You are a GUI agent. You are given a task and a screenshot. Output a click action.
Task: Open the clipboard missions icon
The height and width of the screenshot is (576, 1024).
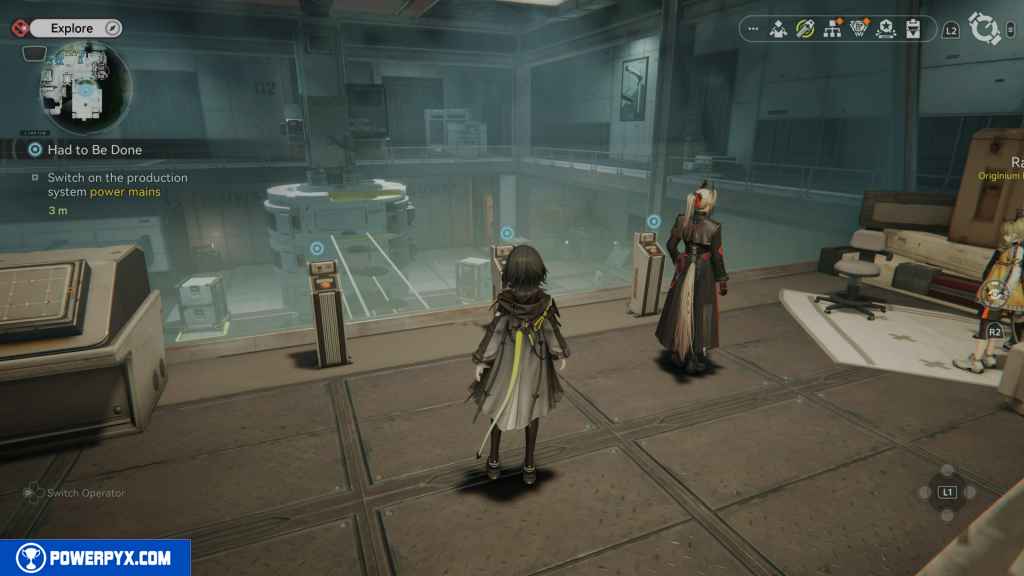pos(912,29)
